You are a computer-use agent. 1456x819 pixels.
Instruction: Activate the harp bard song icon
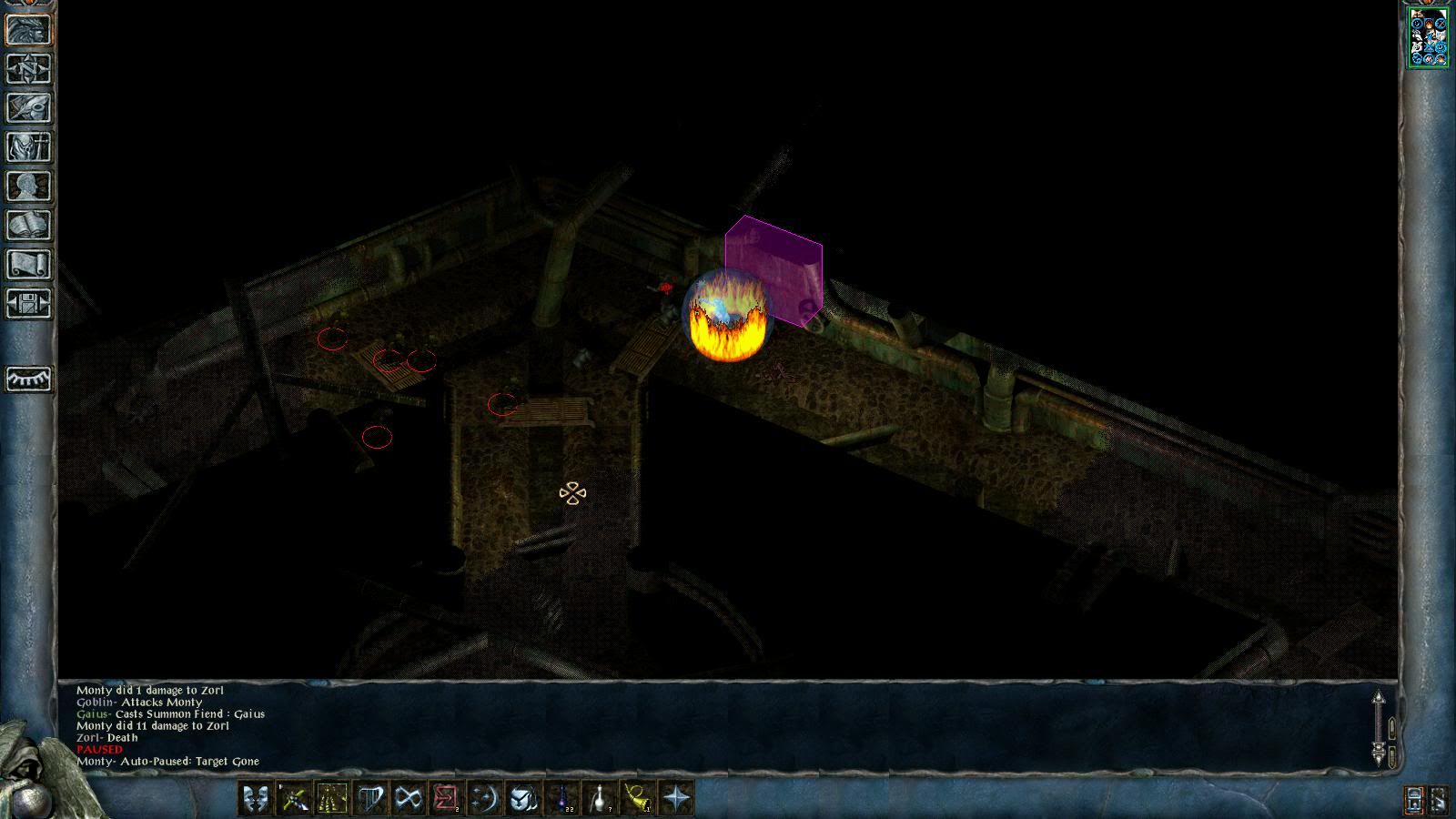tap(370, 799)
